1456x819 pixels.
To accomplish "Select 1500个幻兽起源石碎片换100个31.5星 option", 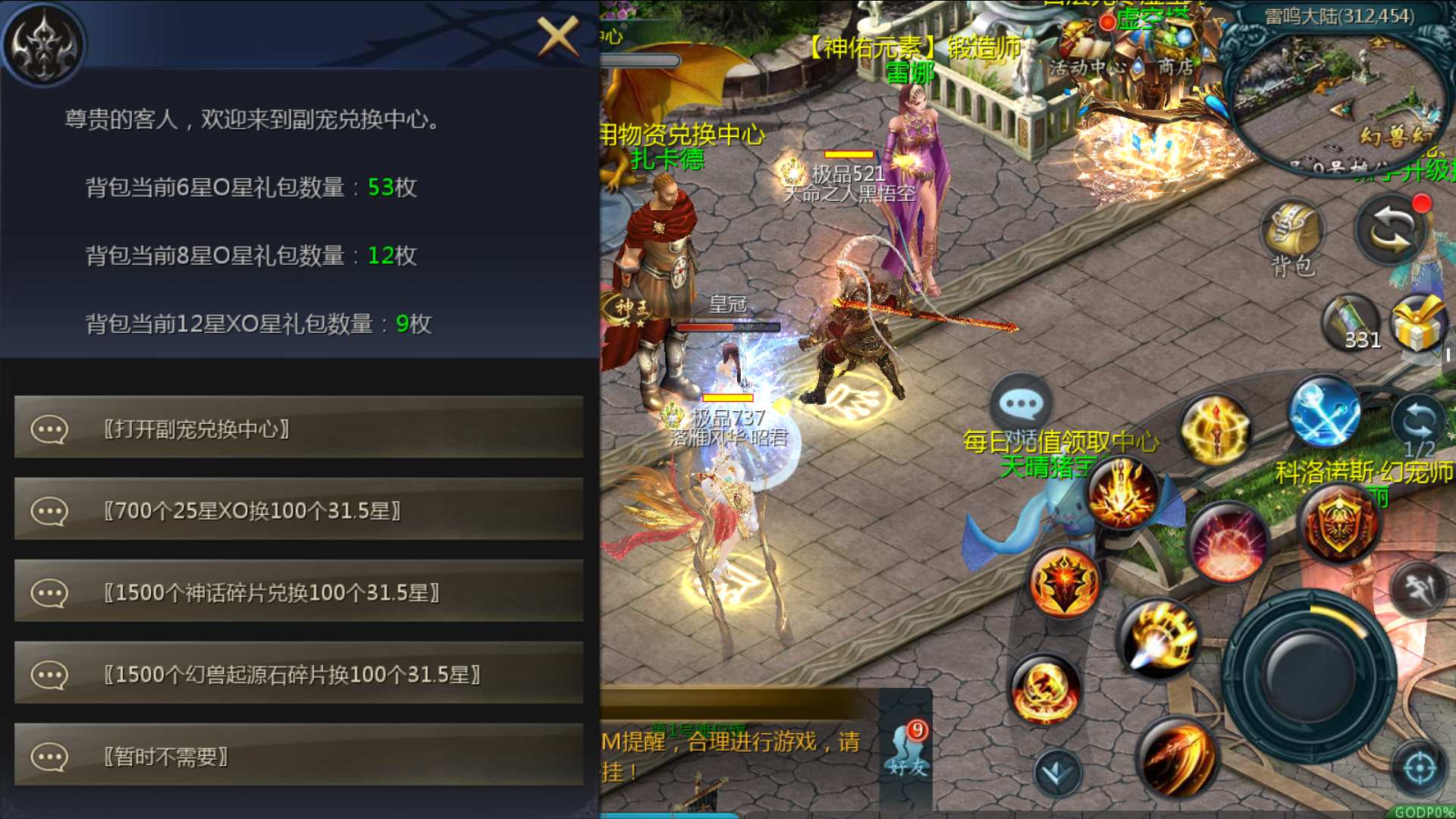I will [x=299, y=675].
